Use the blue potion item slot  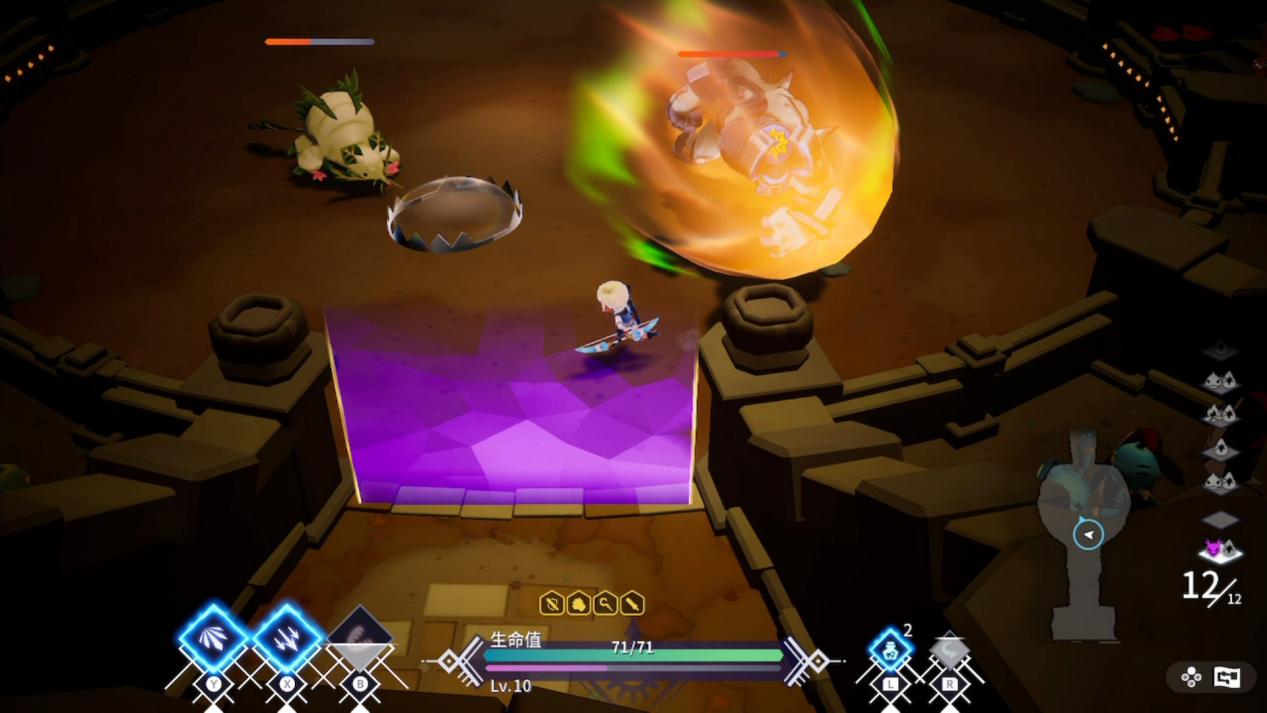(x=889, y=650)
